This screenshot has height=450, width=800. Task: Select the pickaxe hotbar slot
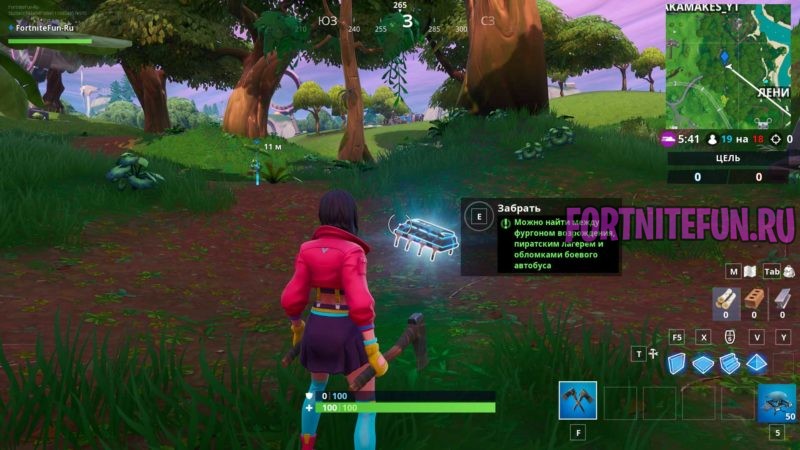[x=578, y=401]
